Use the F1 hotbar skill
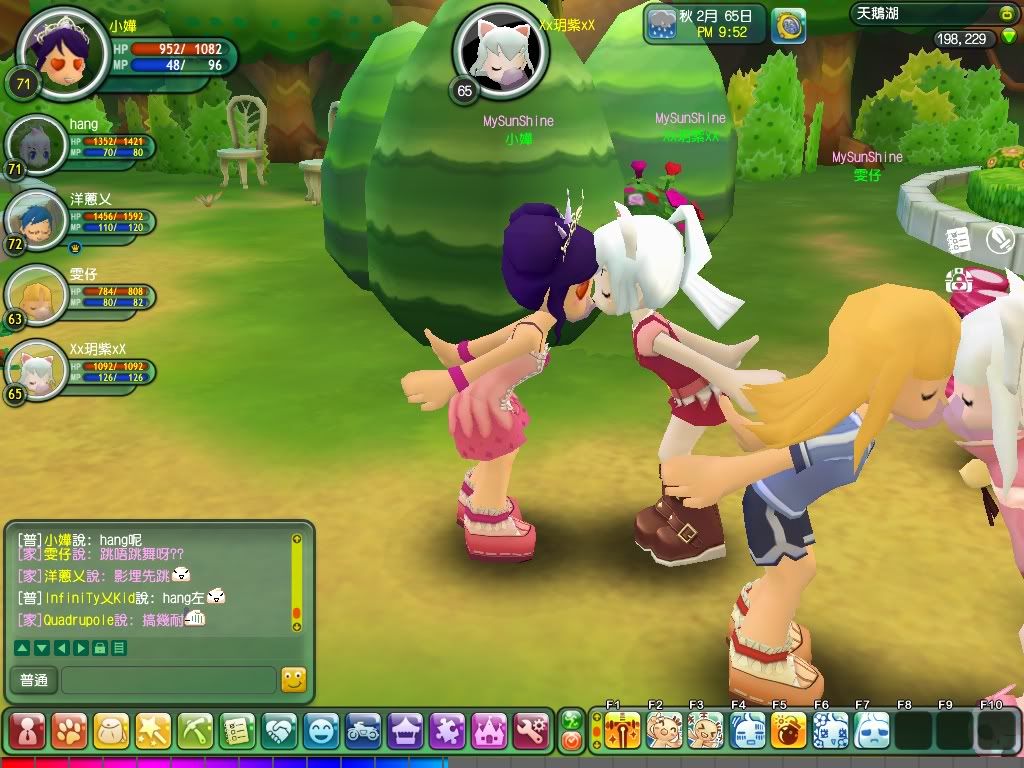 coord(622,731)
